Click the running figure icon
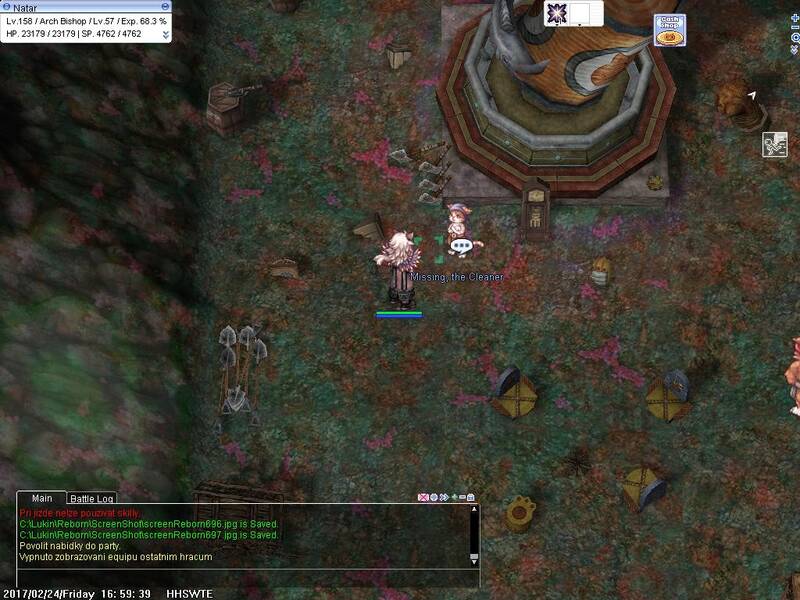The image size is (800, 600). click(776, 144)
